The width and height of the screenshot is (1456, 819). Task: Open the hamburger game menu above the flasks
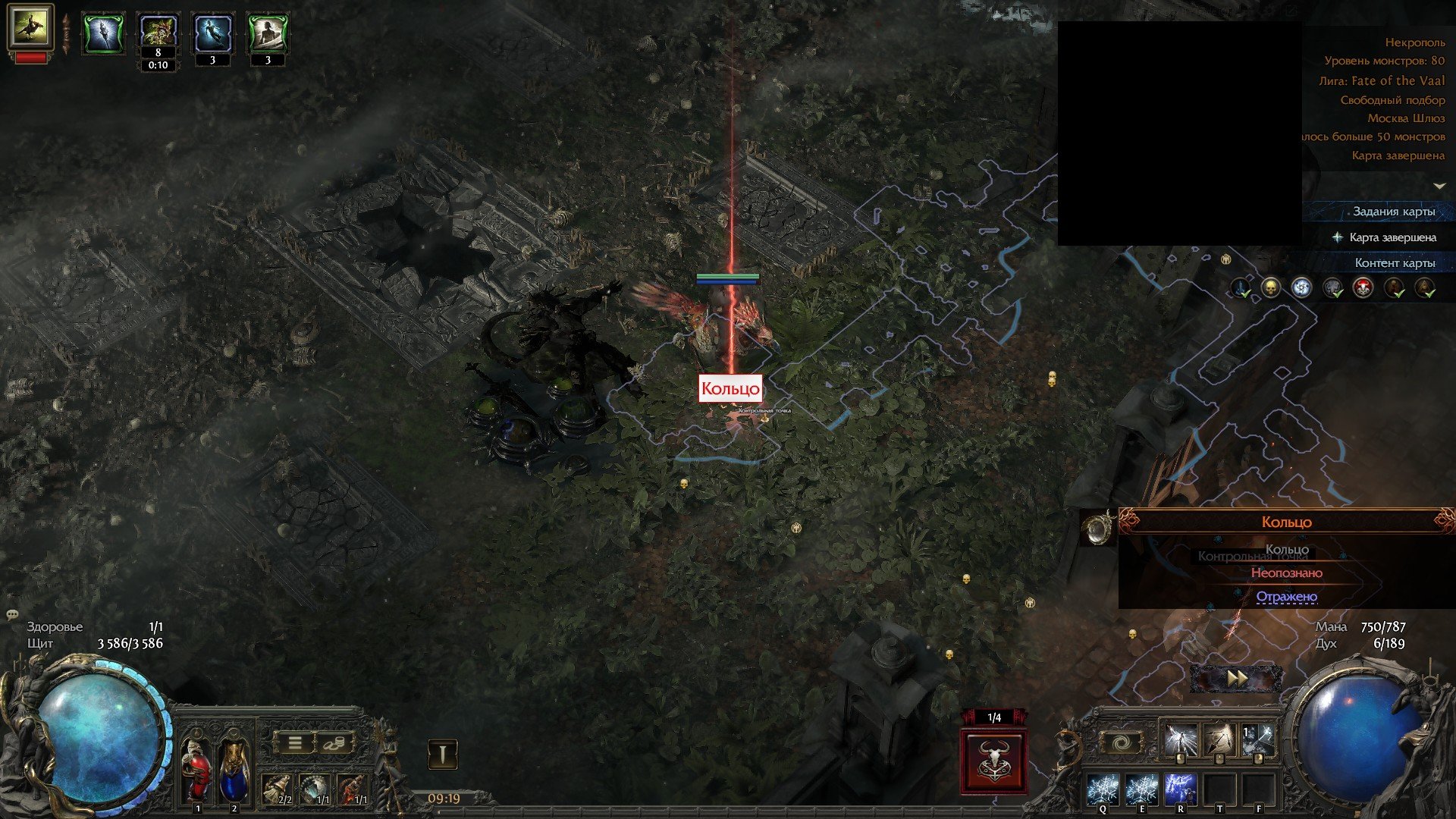point(294,744)
